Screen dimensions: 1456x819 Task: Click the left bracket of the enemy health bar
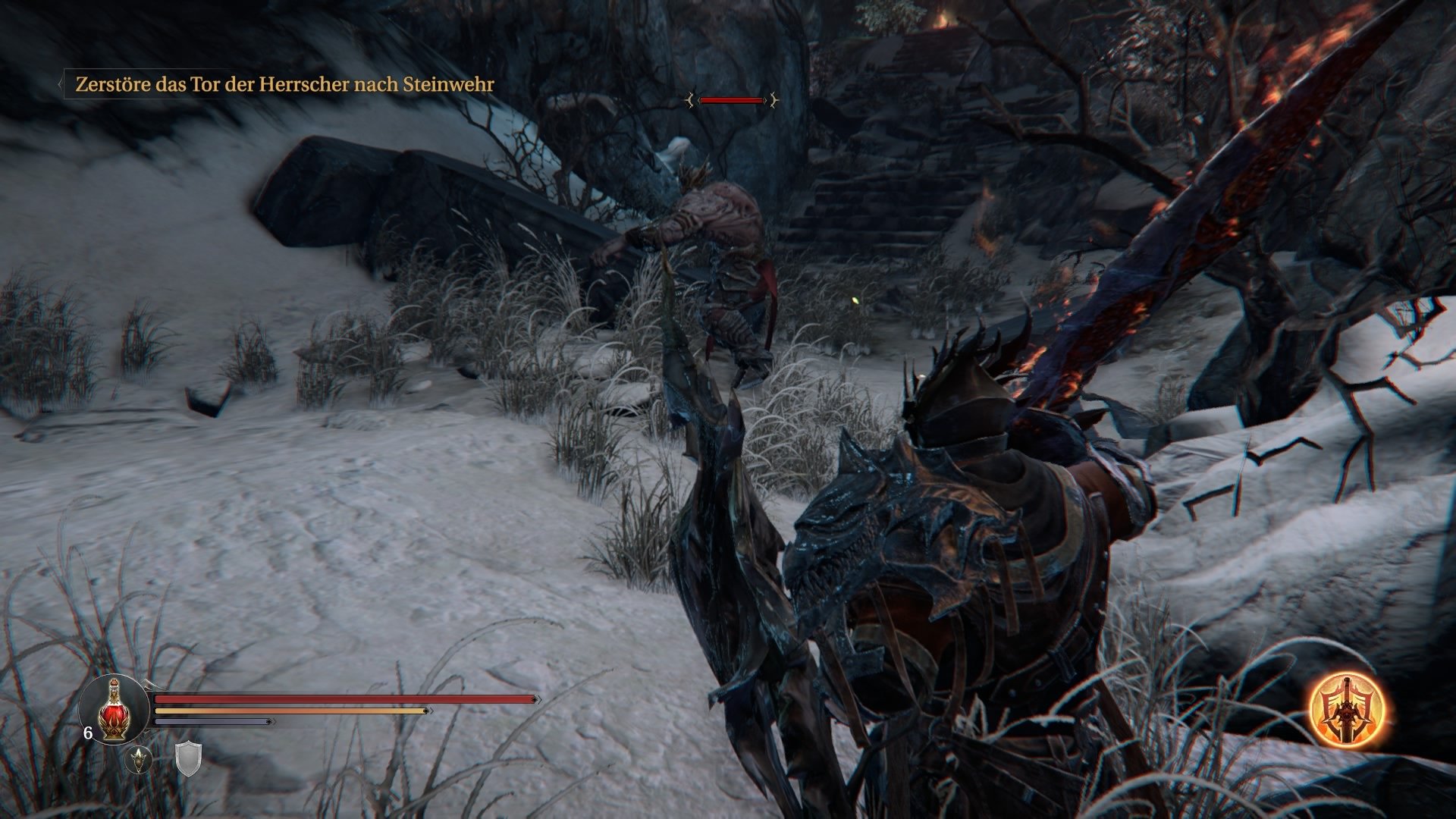[x=690, y=100]
